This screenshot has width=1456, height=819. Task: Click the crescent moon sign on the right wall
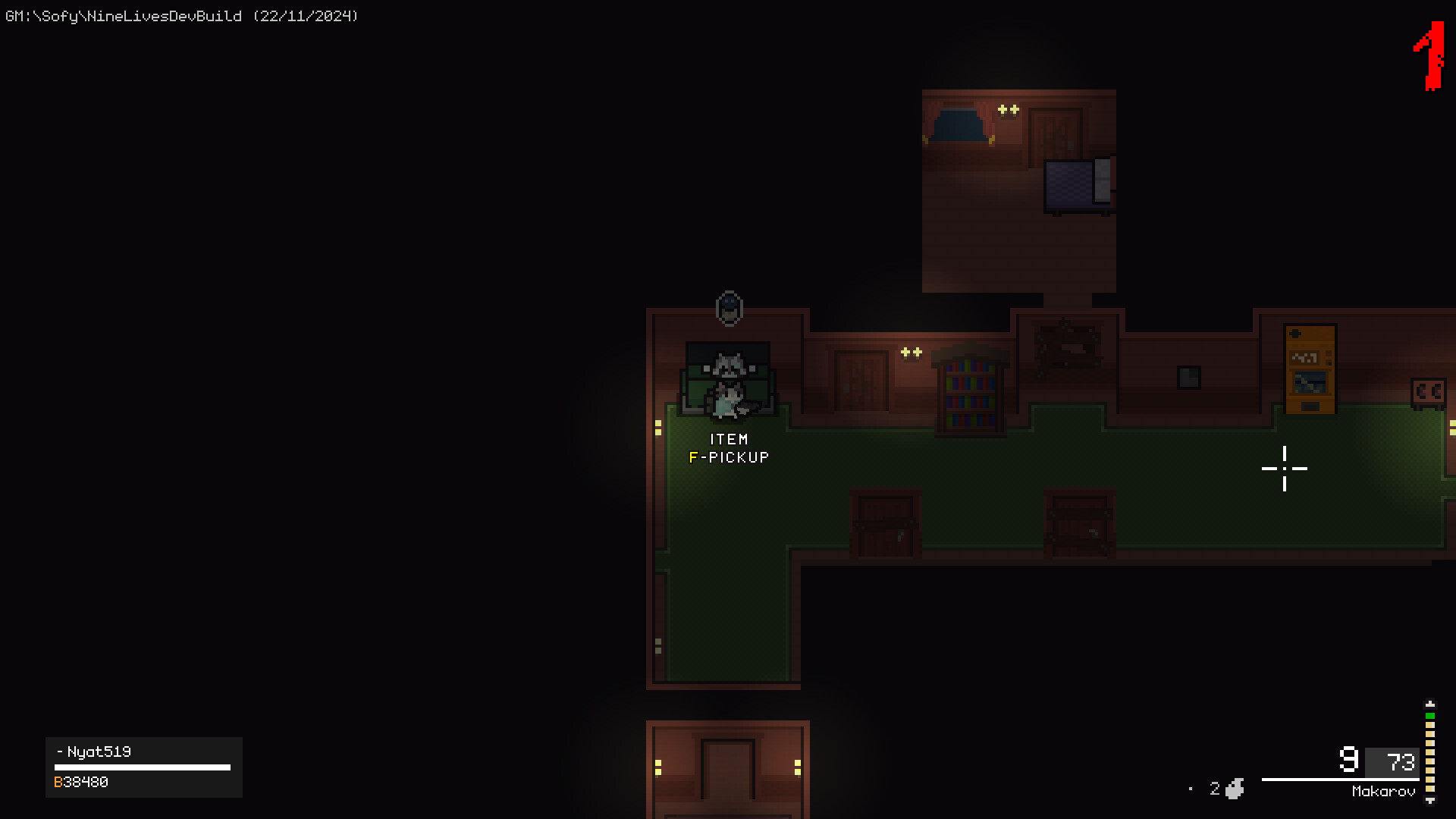tap(1430, 391)
